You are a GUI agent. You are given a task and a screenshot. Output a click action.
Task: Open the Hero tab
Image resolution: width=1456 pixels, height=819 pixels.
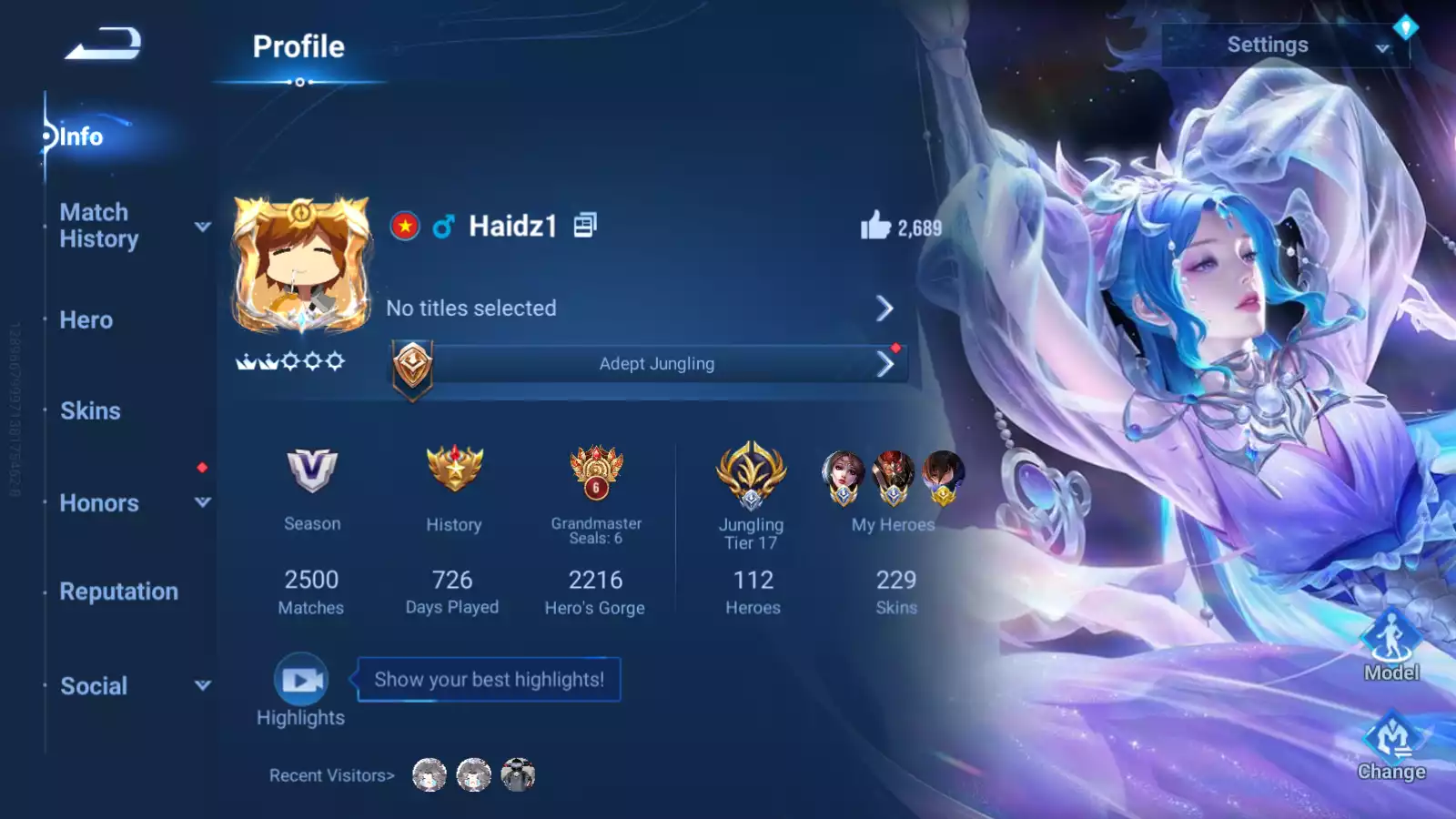(86, 320)
